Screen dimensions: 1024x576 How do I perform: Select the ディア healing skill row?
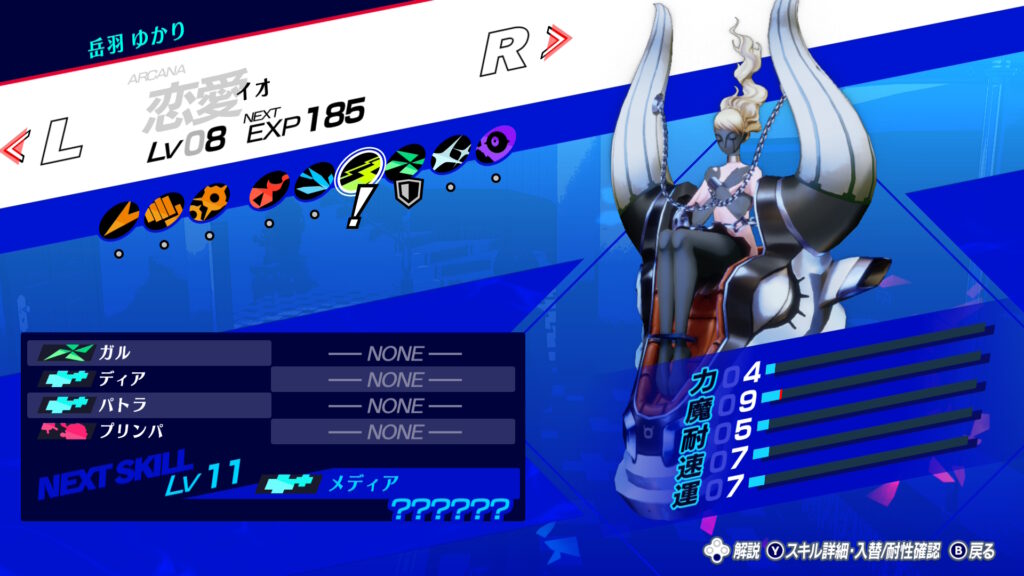(x=150, y=379)
